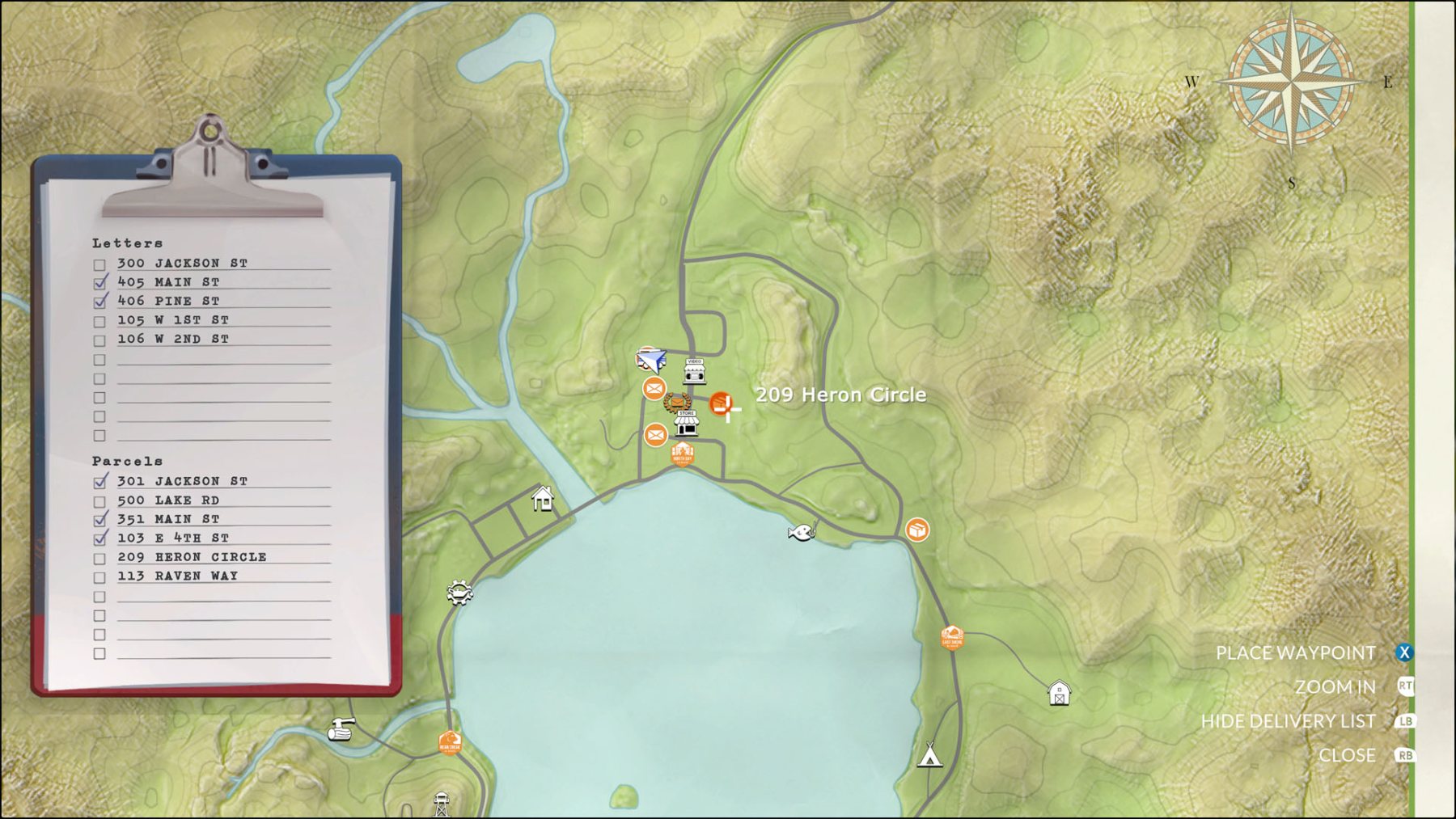The height and width of the screenshot is (819, 1456).
Task: Click the tent campsite map icon
Action: (x=930, y=754)
